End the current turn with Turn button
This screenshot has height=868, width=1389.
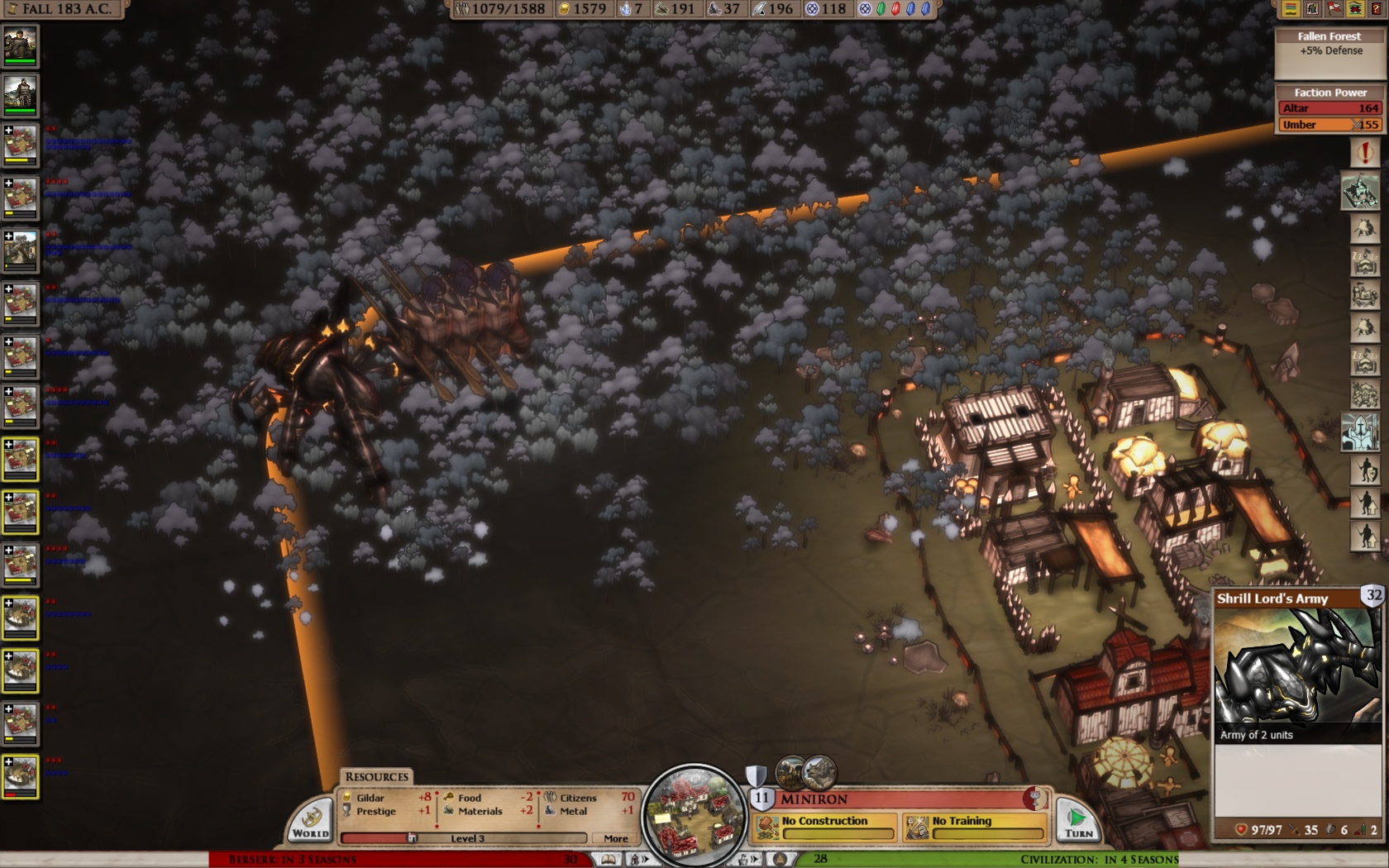[x=1077, y=821]
